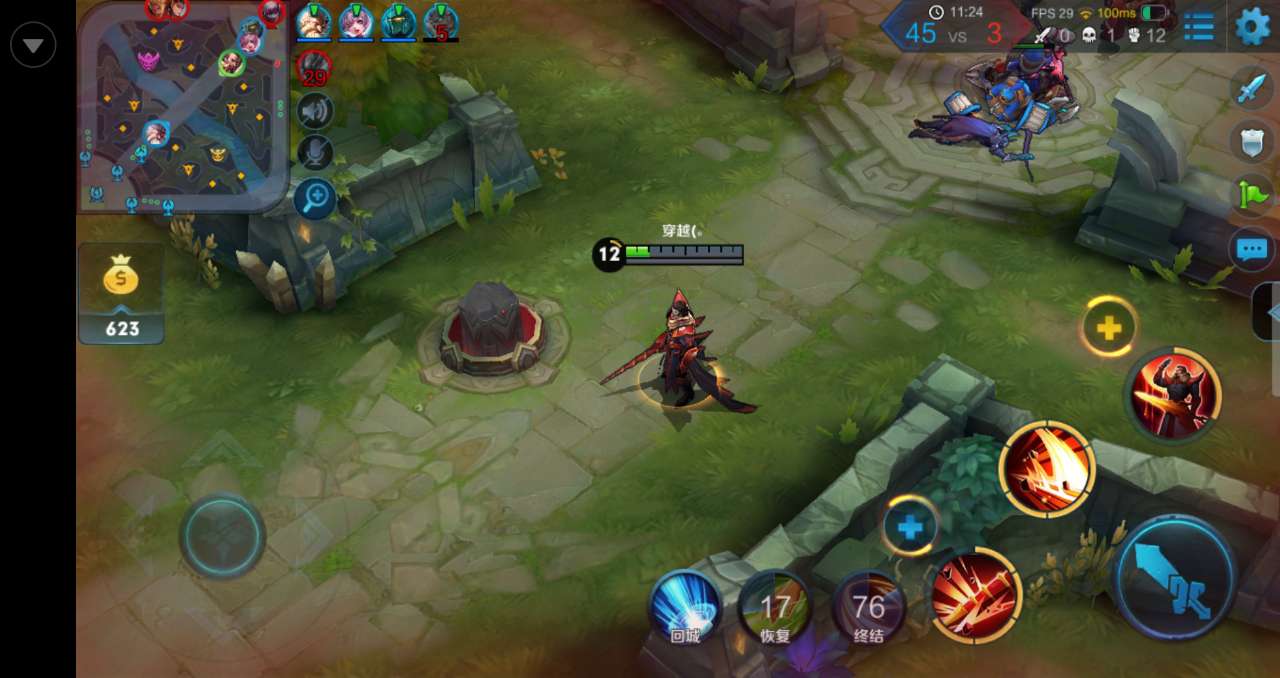Toggle the speaker voice output
The height and width of the screenshot is (678, 1280).
(x=315, y=111)
